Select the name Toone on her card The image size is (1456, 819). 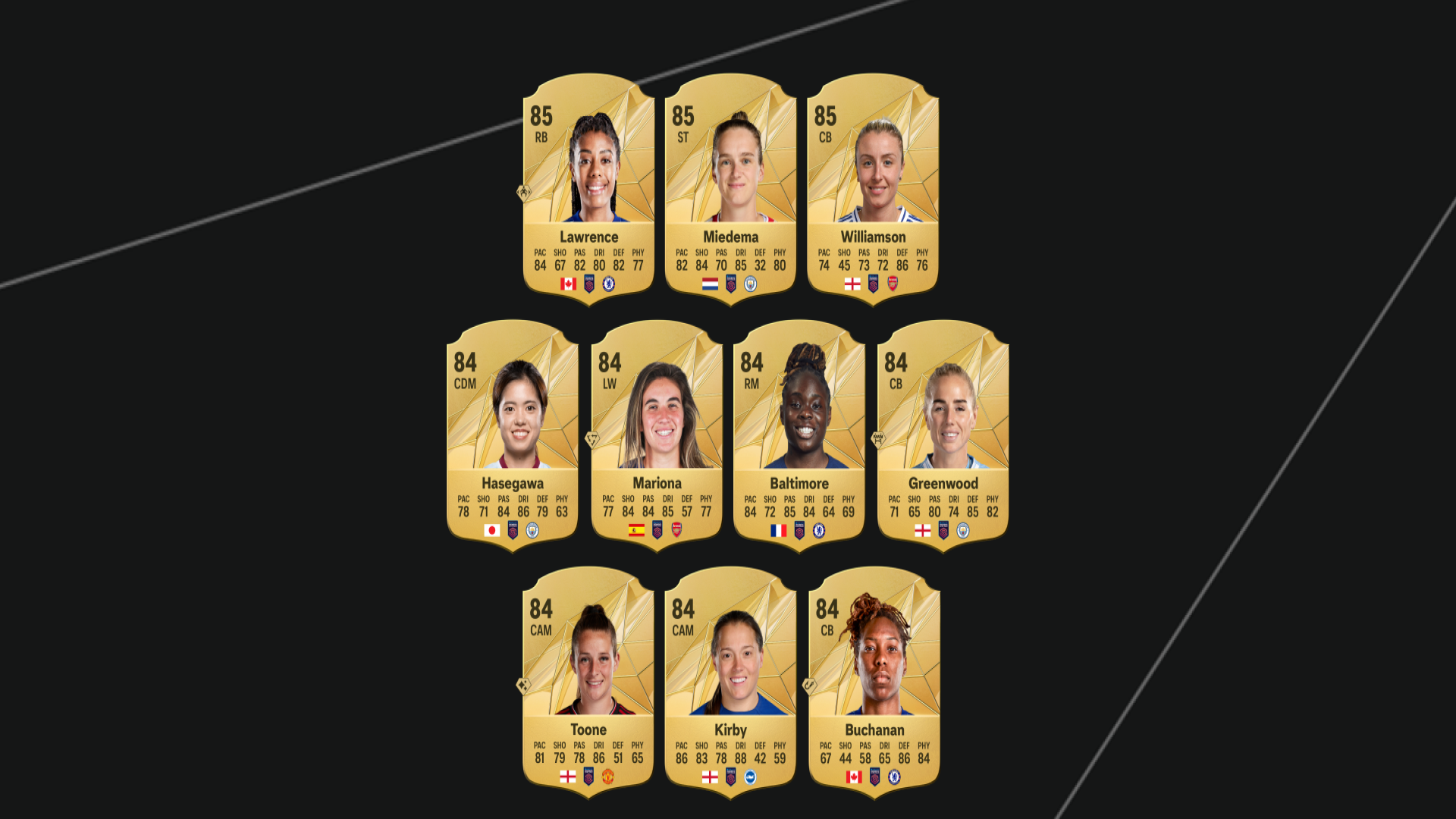tap(589, 730)
